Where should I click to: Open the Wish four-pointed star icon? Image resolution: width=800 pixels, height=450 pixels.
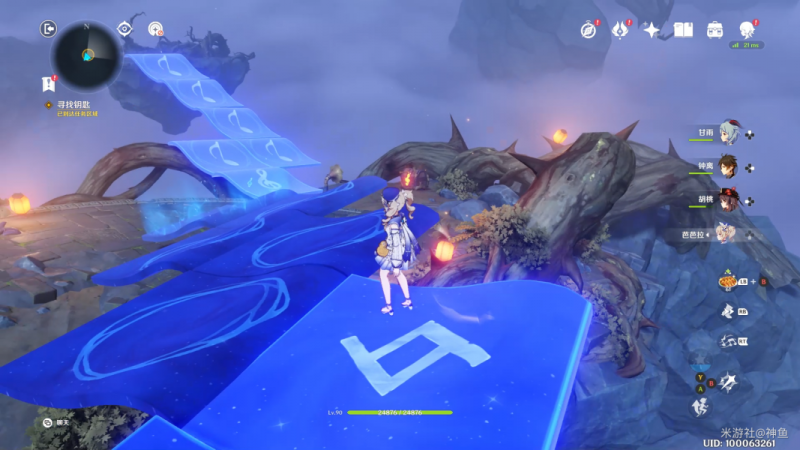coord(651,30)
